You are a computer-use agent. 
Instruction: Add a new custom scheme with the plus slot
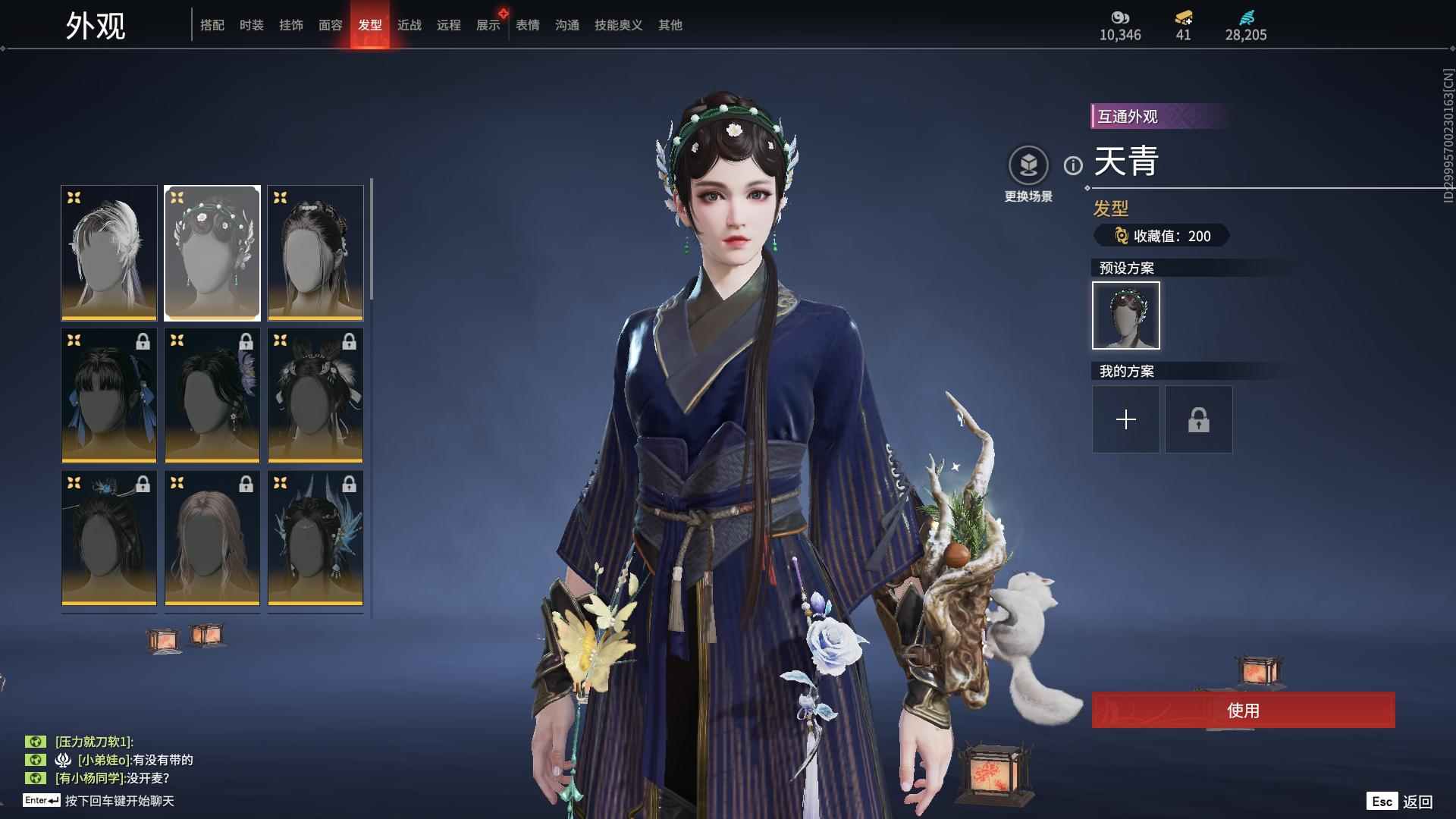1126,419
